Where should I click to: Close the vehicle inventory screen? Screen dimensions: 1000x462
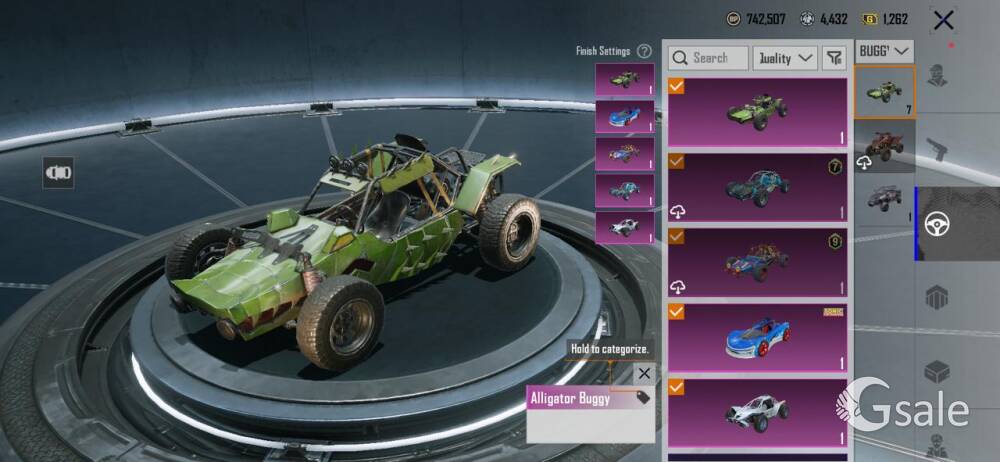pos(942,19)
